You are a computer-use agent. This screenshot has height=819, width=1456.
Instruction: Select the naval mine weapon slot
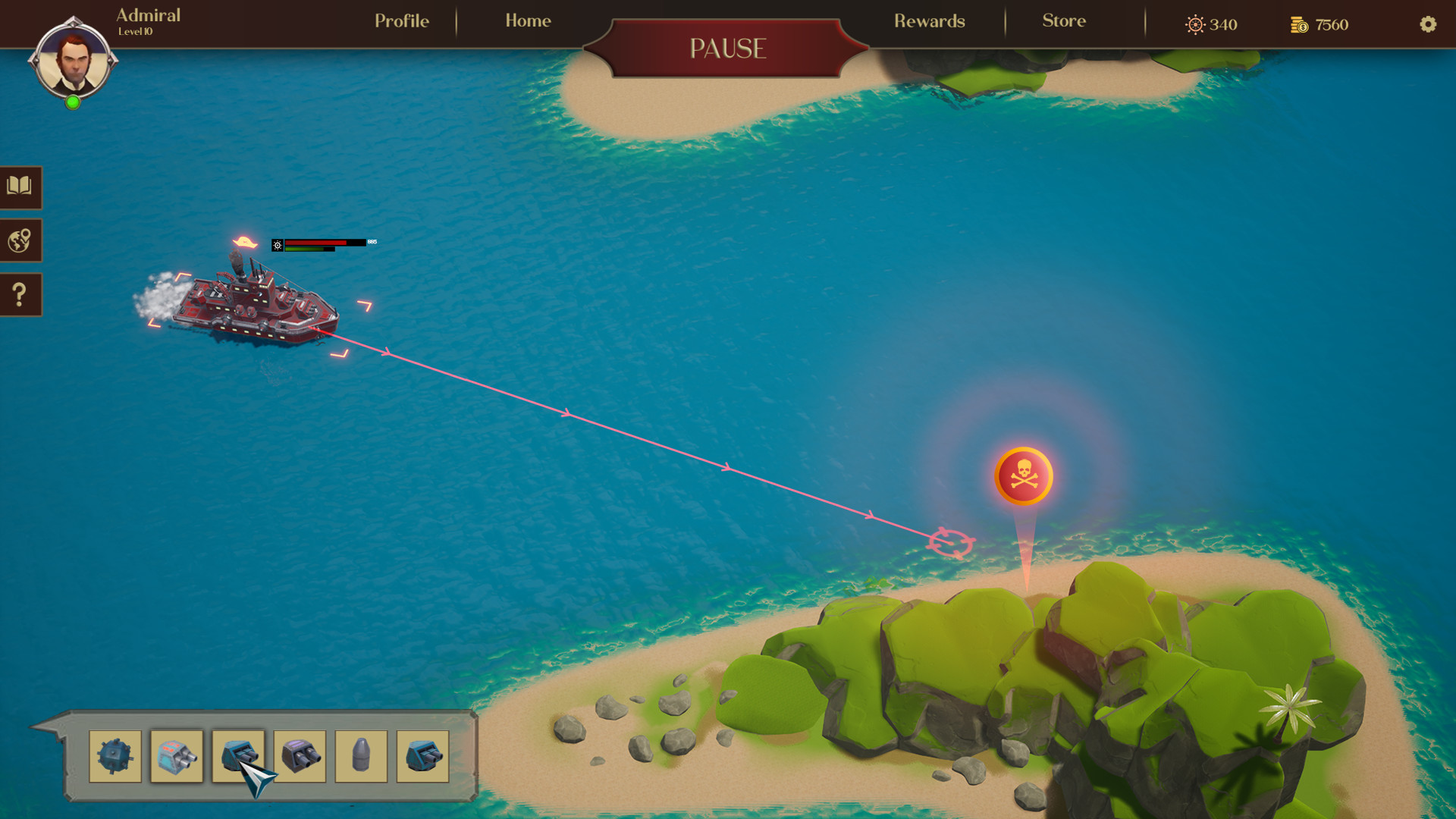[115, 756]
